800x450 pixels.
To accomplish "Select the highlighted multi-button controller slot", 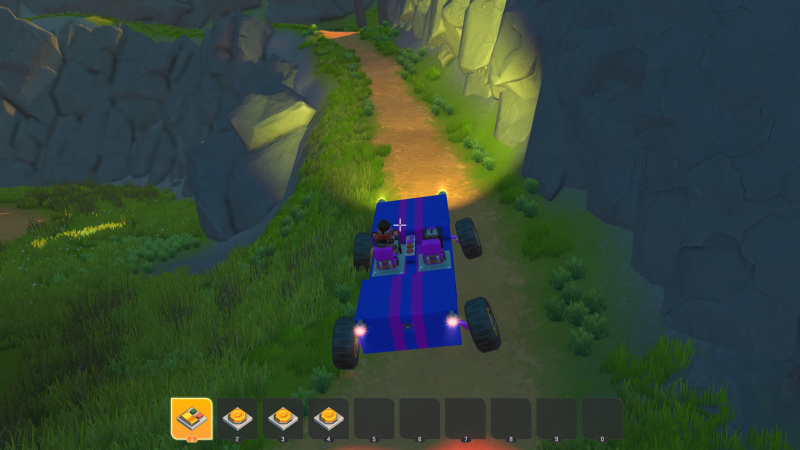I will click(x=191, y=417).
